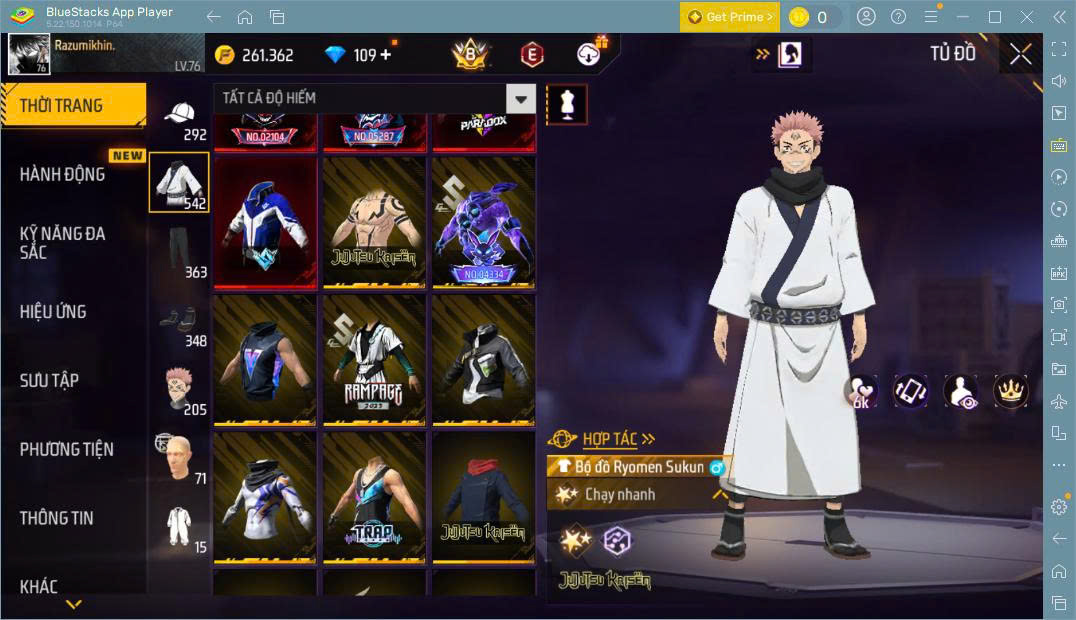The height and width of the screenshot is (620, 1076).
Task: Open the Tất Cả Độ Hiếm rarity dropdown
Action: 374,98
